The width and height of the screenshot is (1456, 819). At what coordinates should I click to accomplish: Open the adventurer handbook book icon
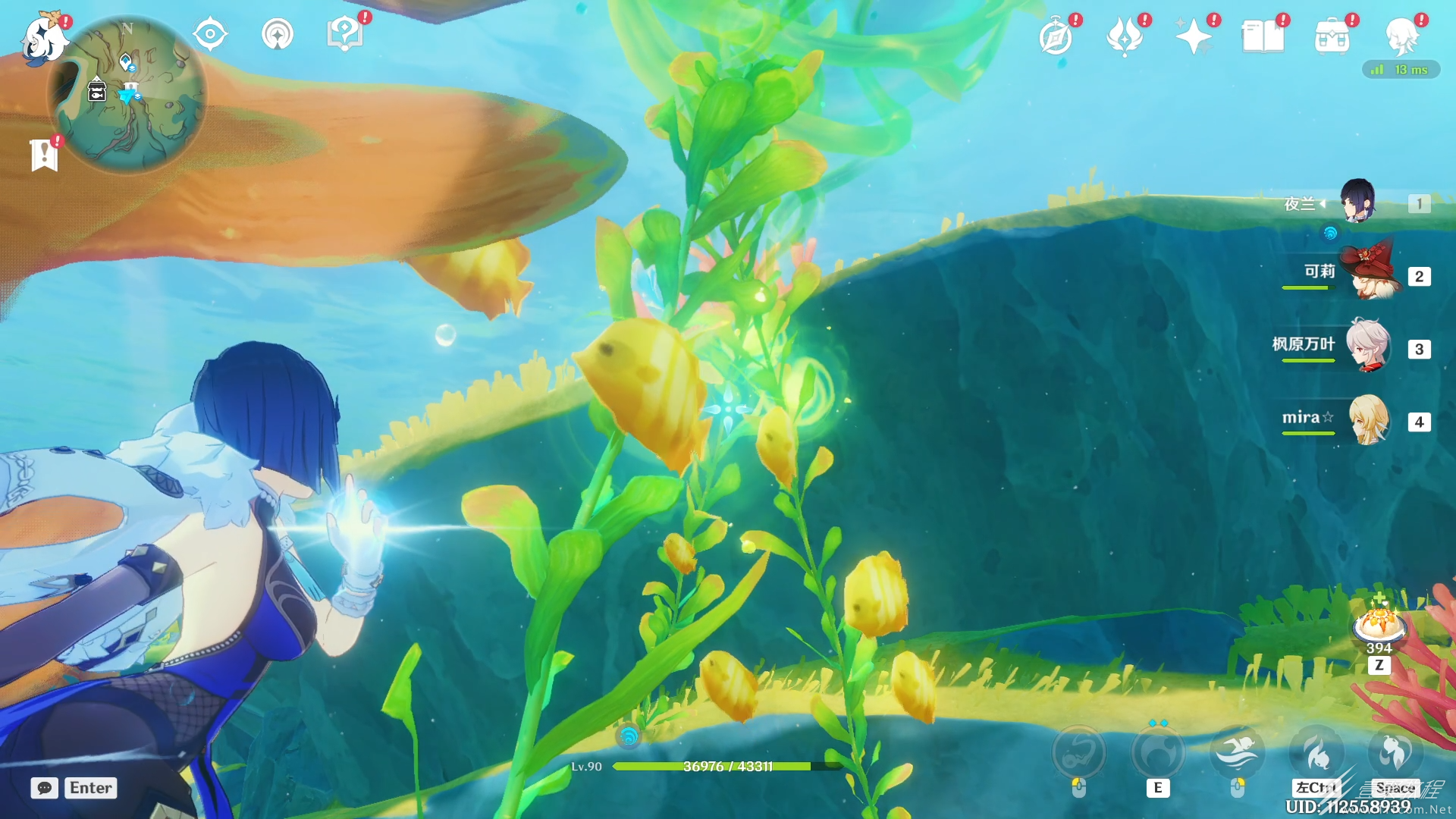(x=1263, y=36)
